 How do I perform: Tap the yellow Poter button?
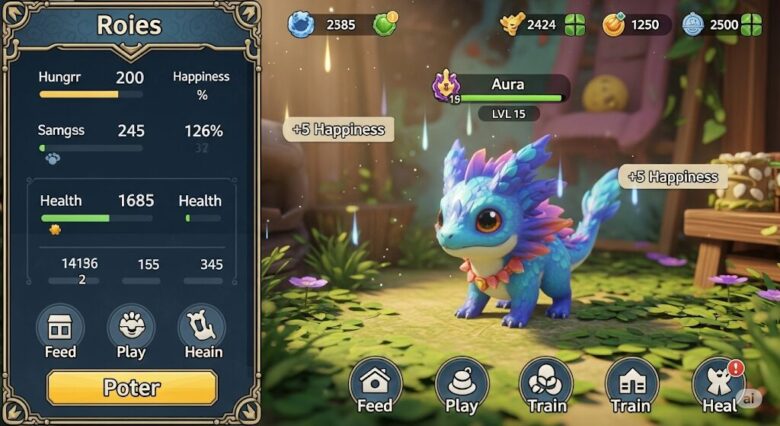(131, 388)
